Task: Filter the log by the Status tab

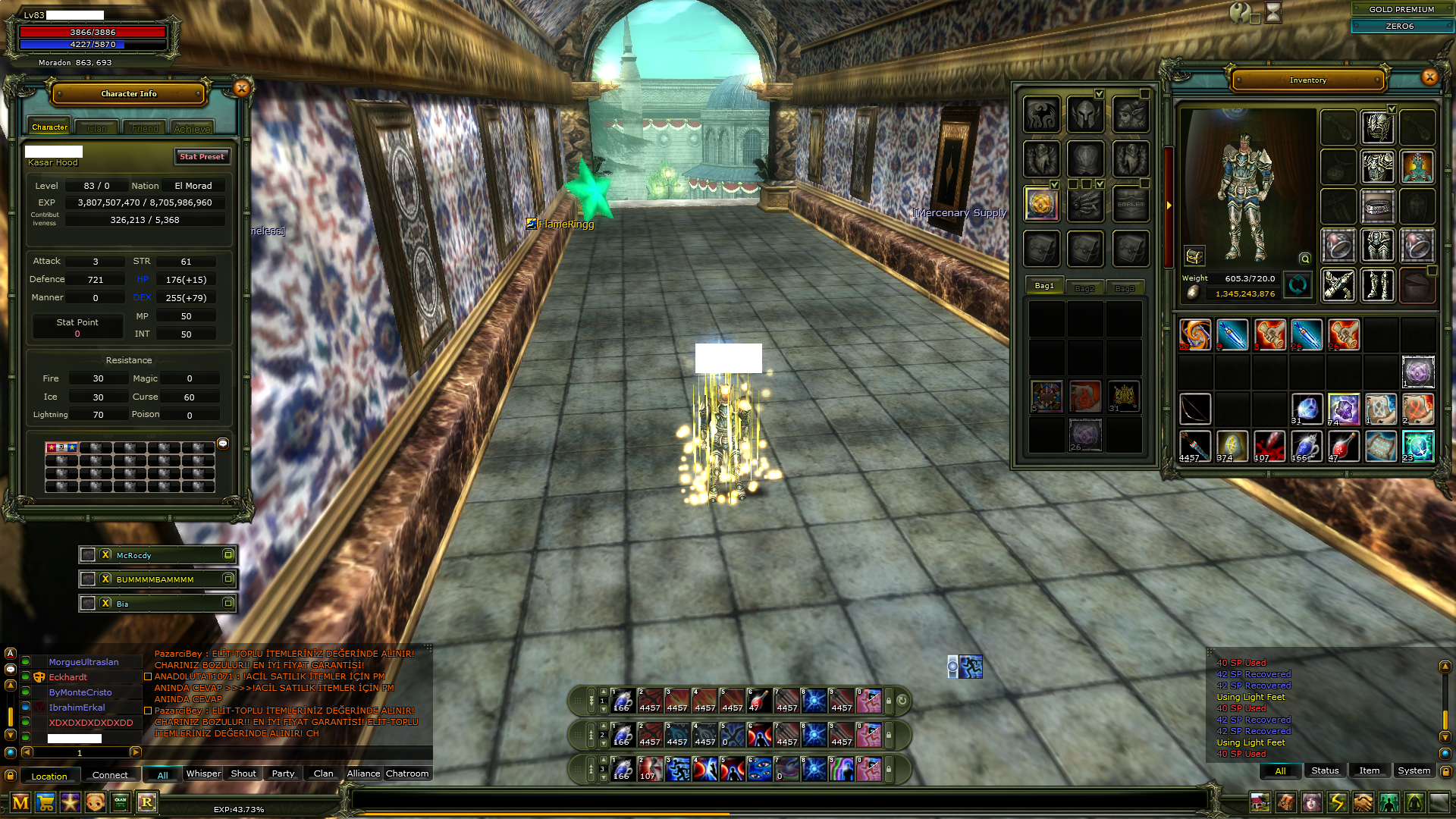Action: [1325, 770]
